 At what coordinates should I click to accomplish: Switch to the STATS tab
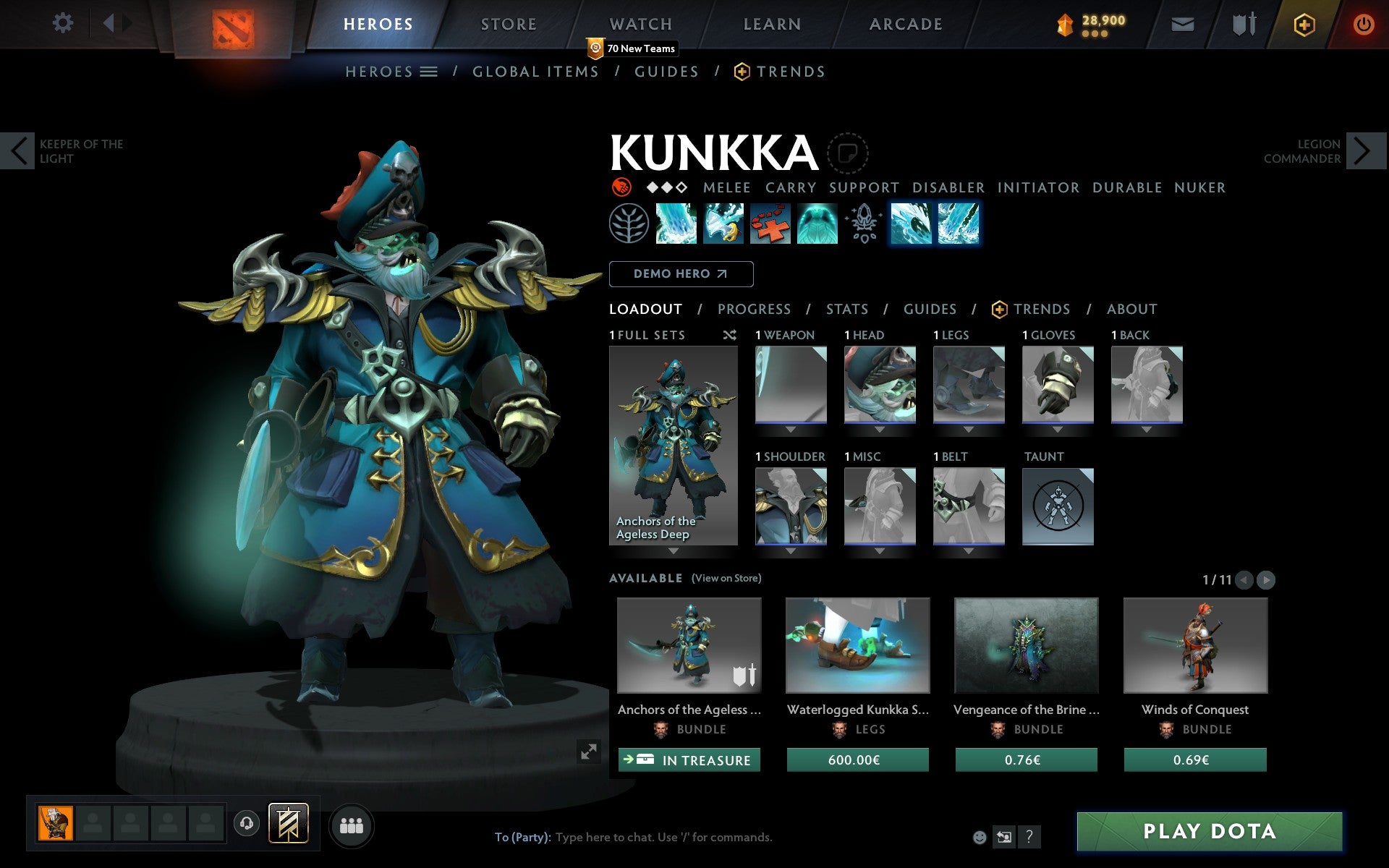pos(846,310)
